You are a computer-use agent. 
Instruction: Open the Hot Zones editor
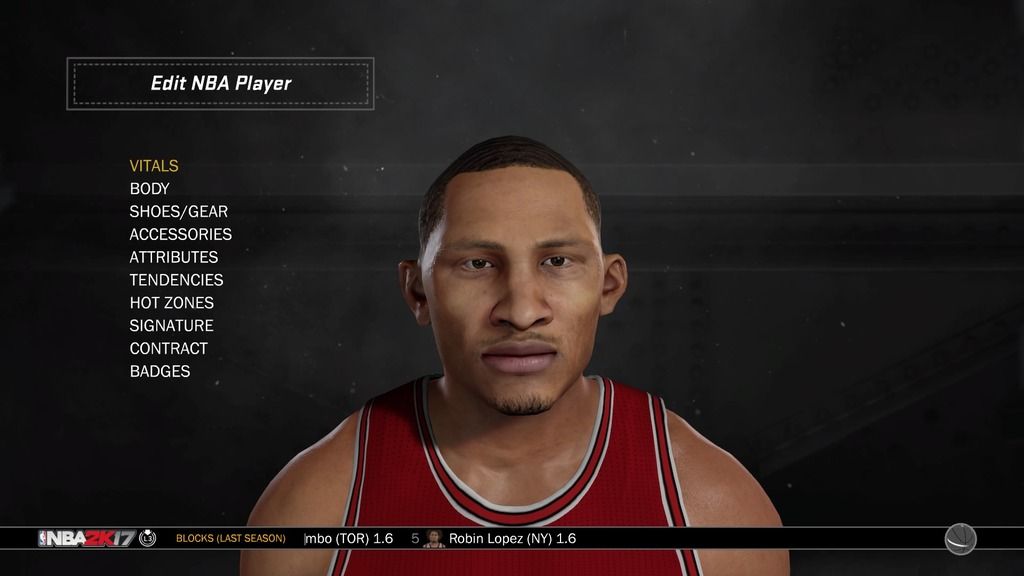point(171,303)
